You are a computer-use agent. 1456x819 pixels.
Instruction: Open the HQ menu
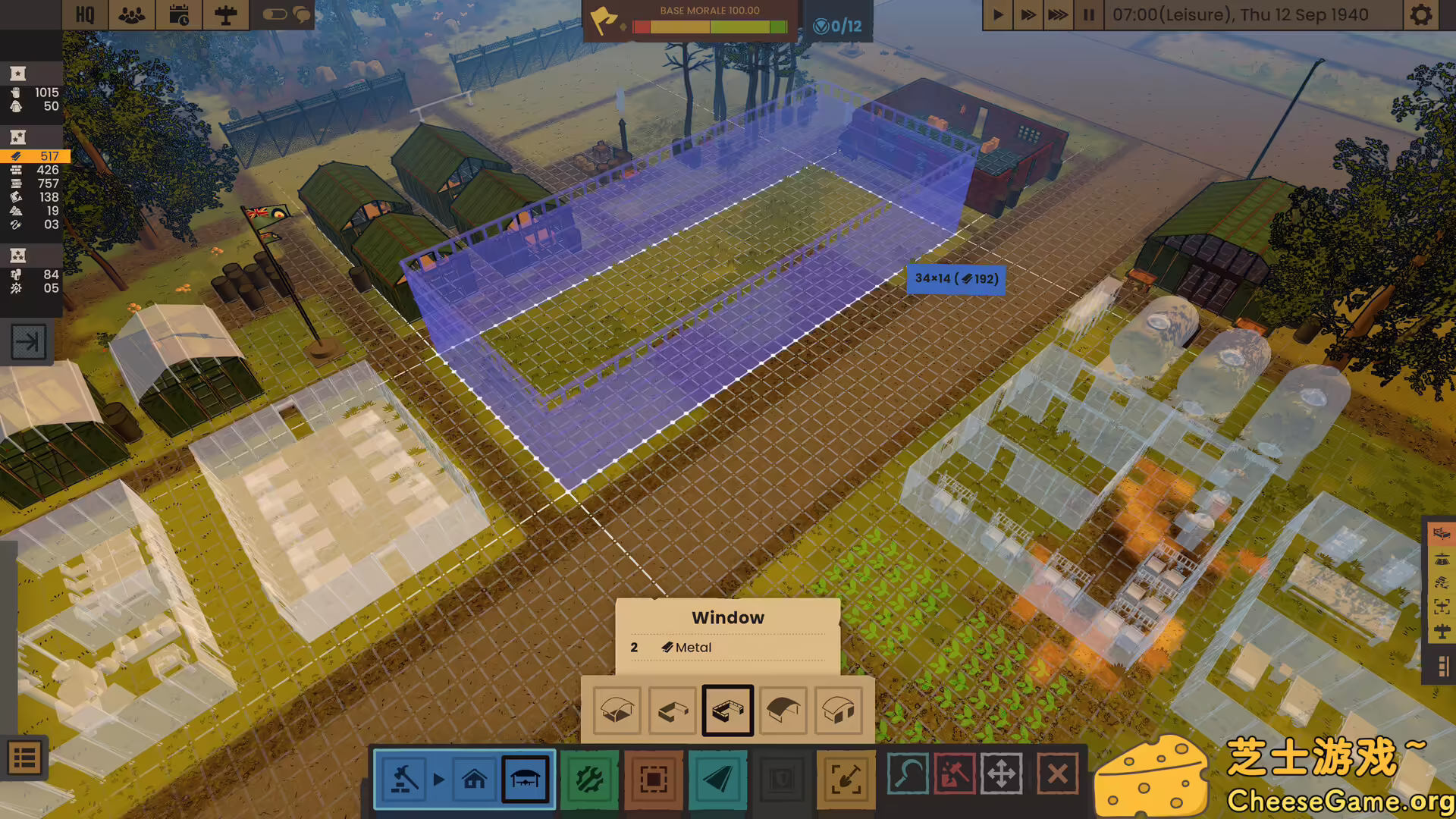tap(85, 14)
